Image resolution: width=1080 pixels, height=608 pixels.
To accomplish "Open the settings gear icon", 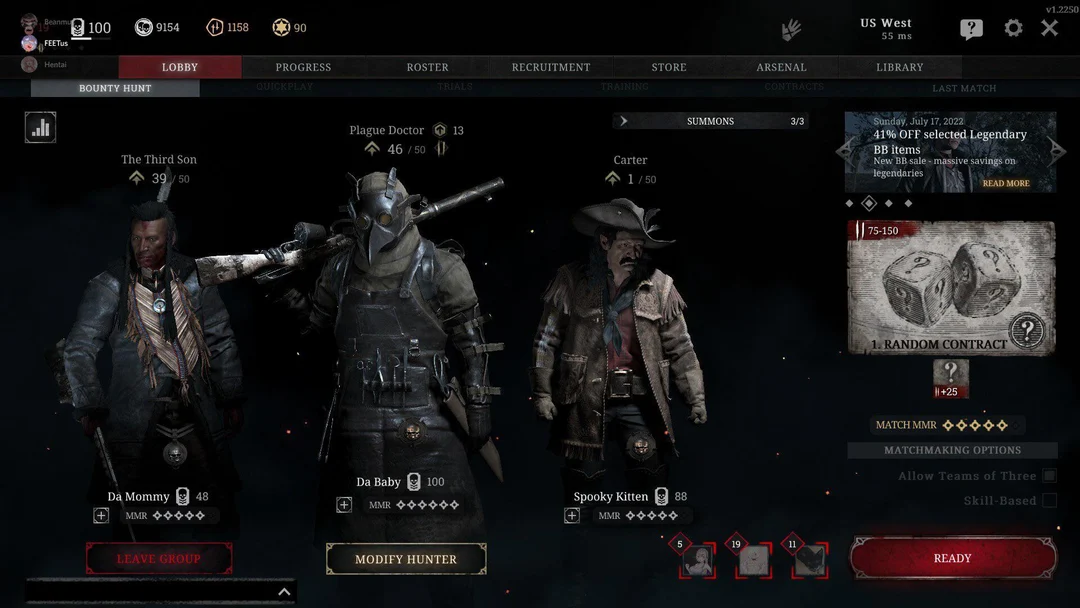I will click(x=1013, y=28).
